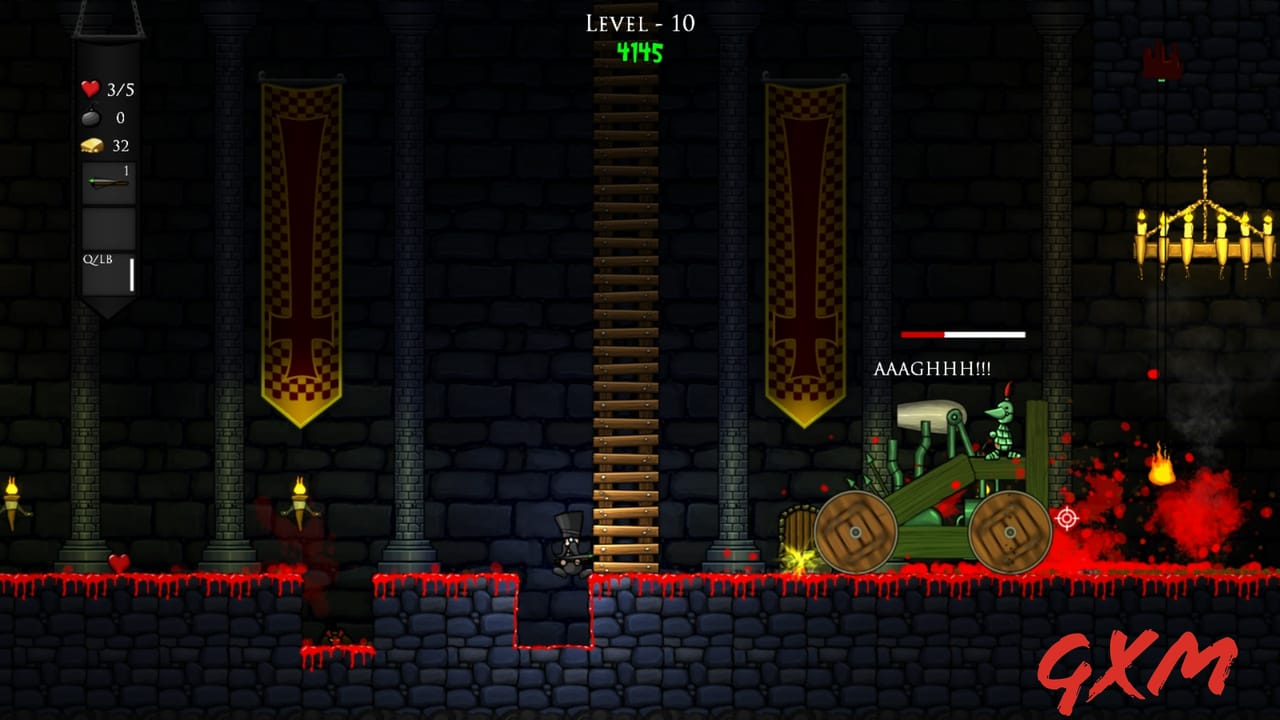Expand the Q/LB ability slot

[x=106, y=272]
